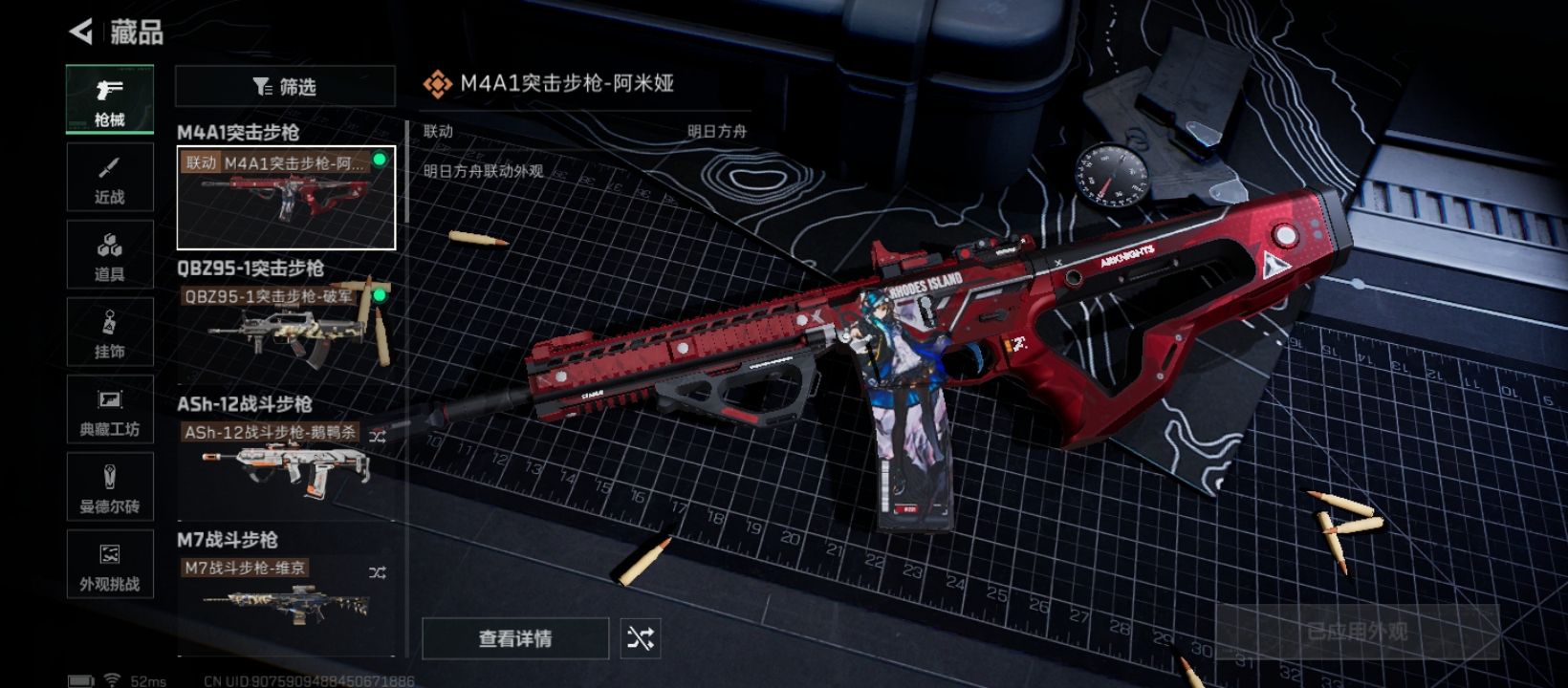Switch to the 曼德尔砖 tab
1568x688 pixels.
110,487
